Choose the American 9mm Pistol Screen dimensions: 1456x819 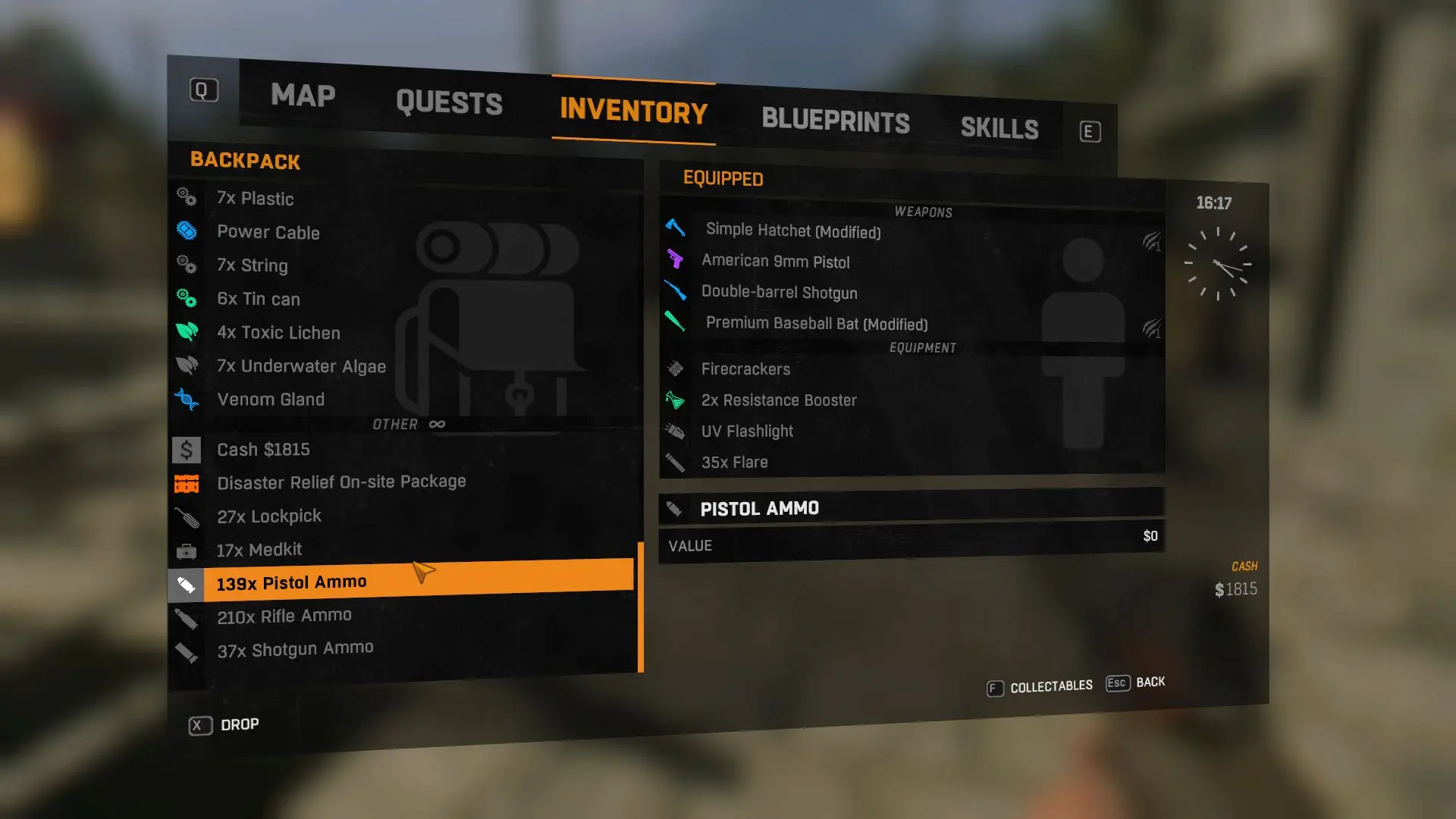775,262
